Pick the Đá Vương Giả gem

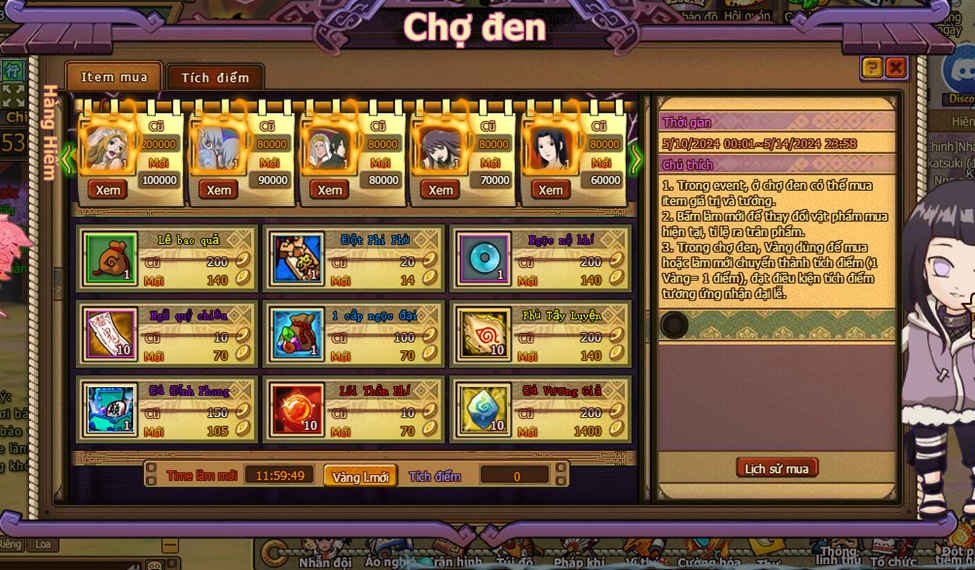[484, 409]
